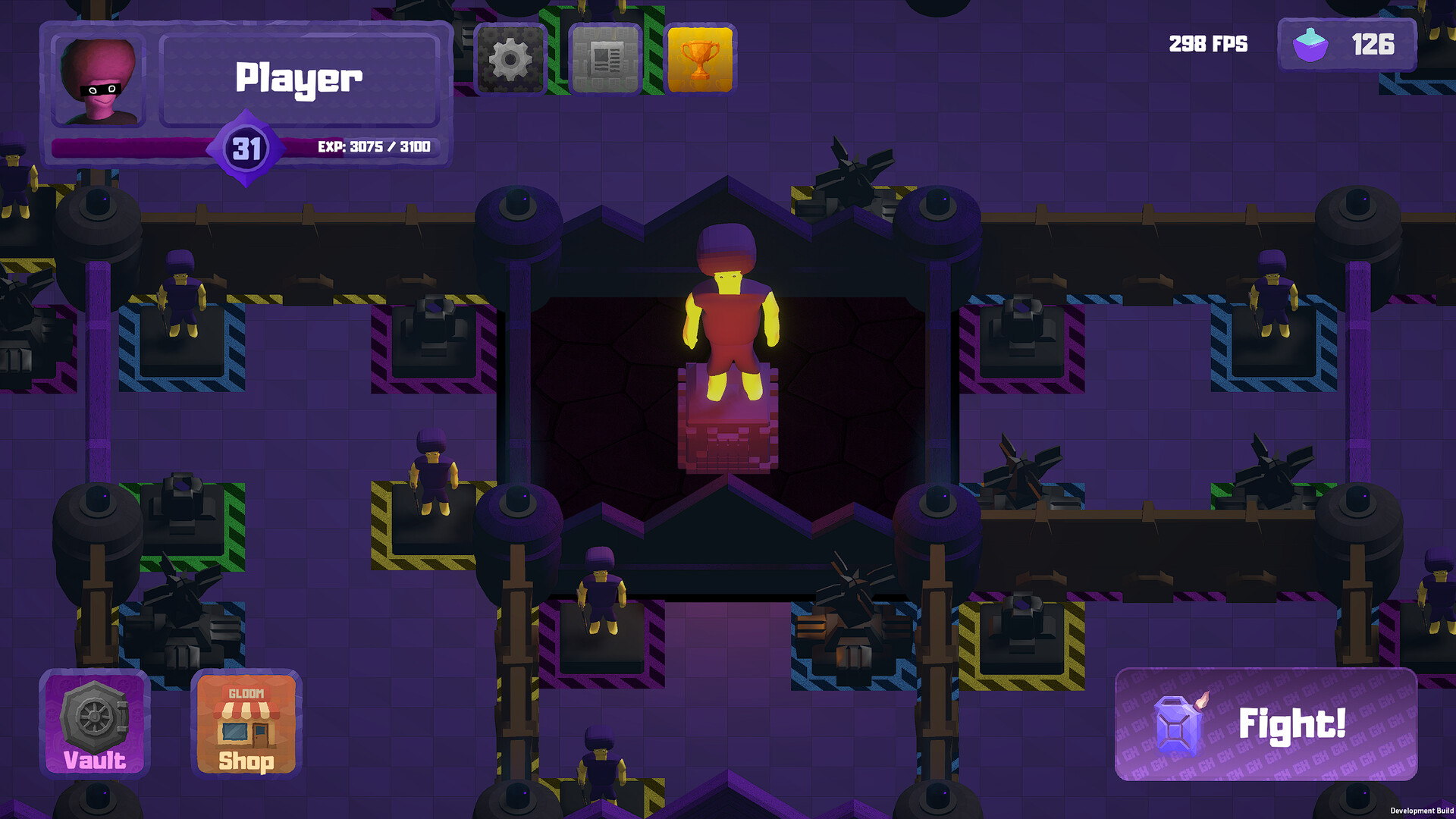View achievements via the gold trophy icon
Image resolution: width=1456 pixels, height=819 pixels.
coord(699,59)
